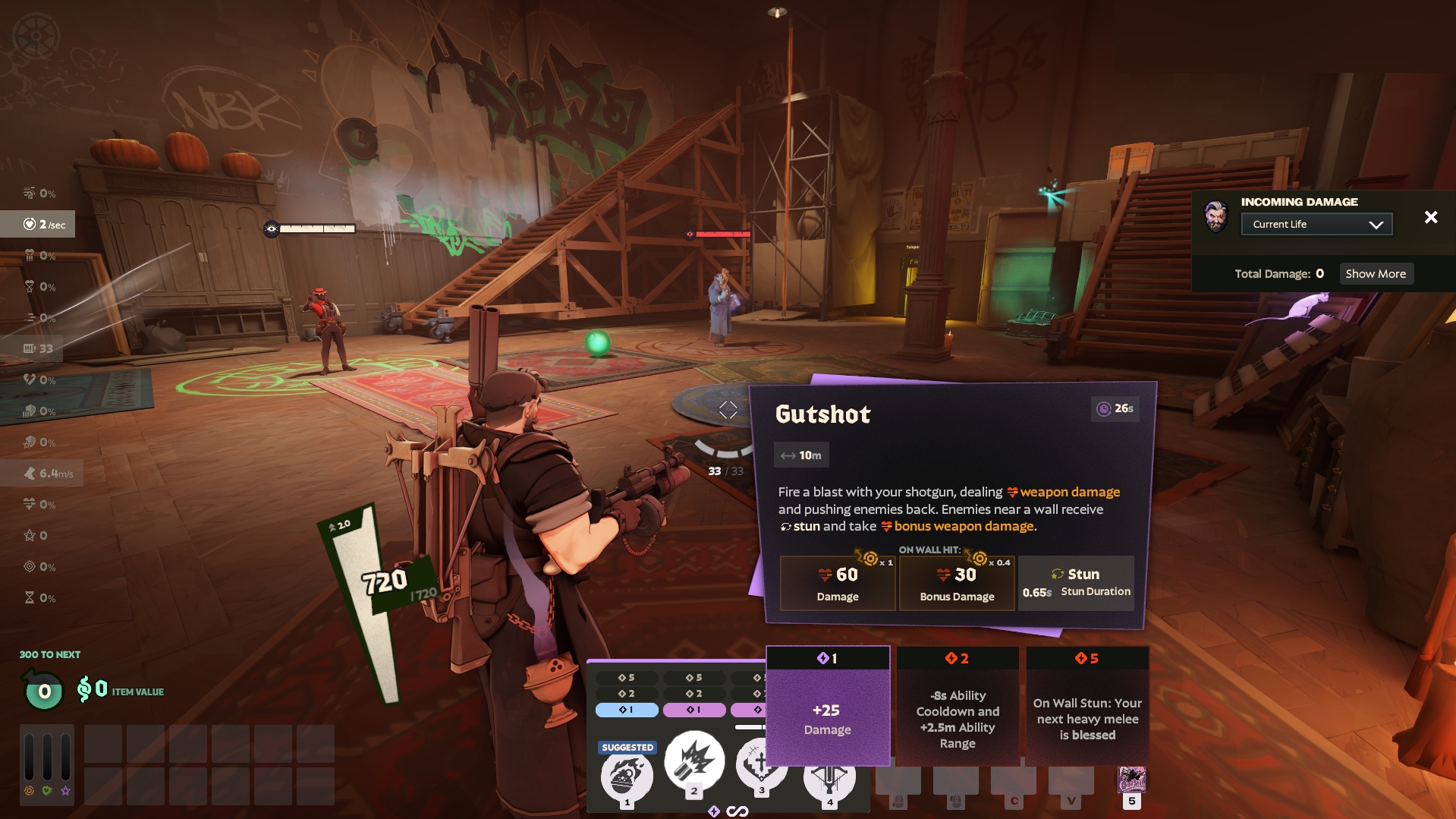Image resolution: width=1456 pixels, height=819 pixels.
Task: Click the 10m range indicator on the Gutshot panel
Action: click(800, 455)
